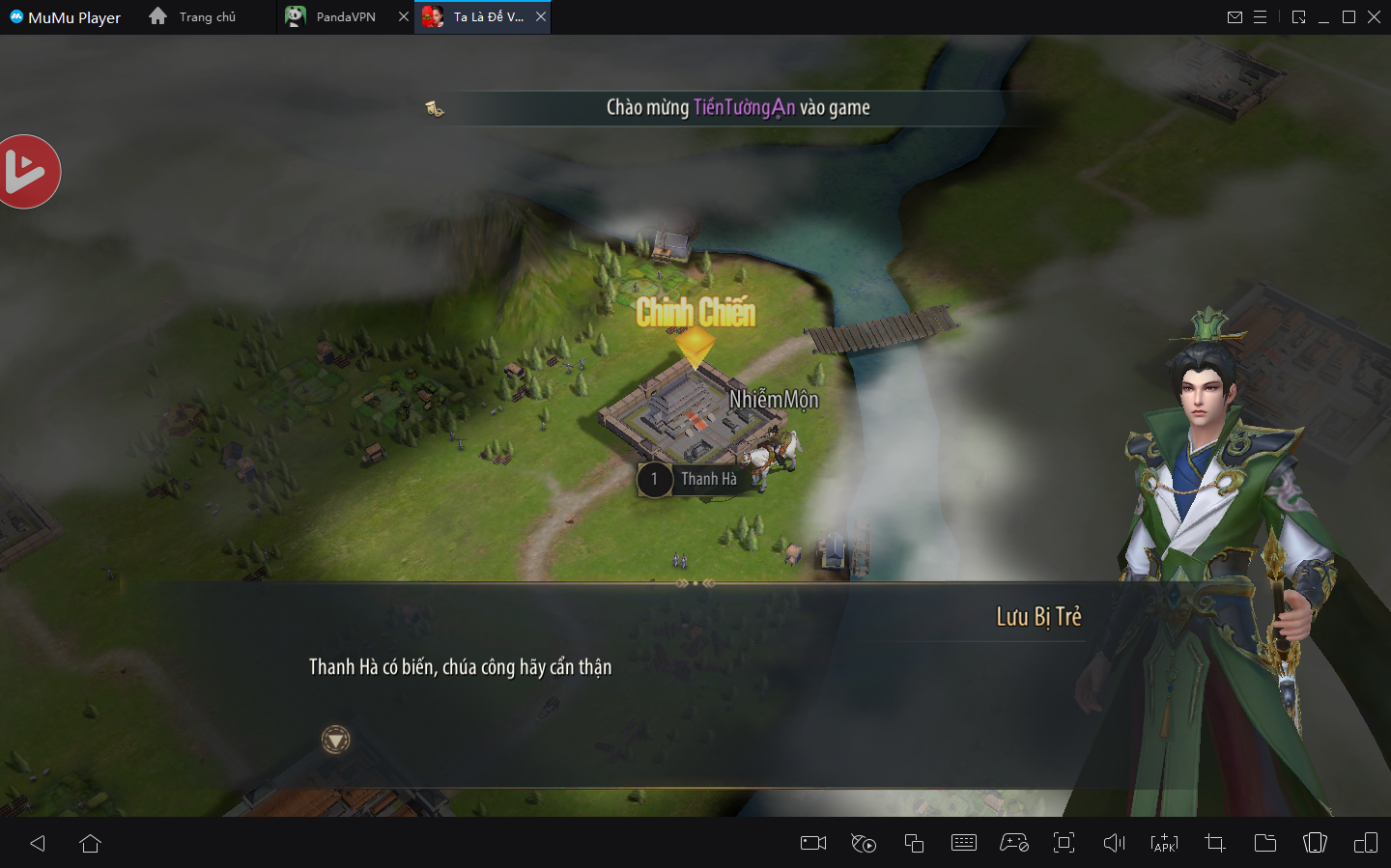Open the shared folder icon
Viewport: 1391px width, 868px height.
pyautogui.click(x=1264, y=843)
